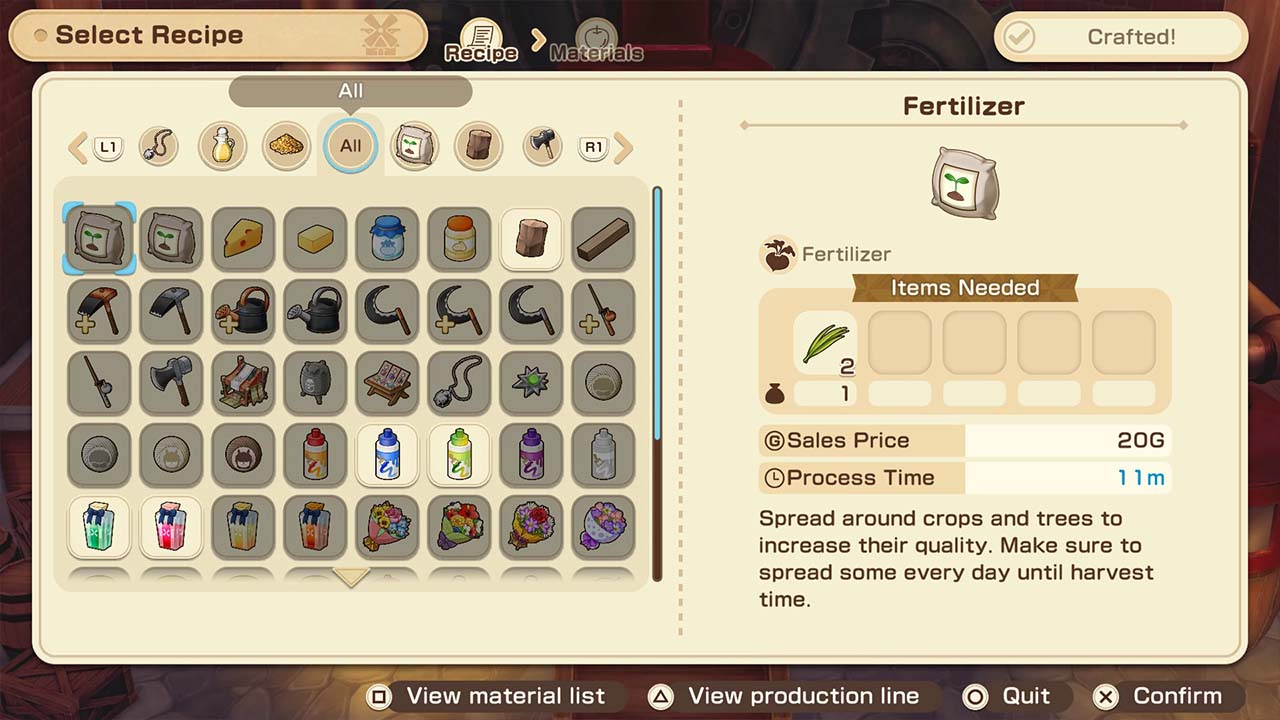Select the cheese wedge recipe
The height and width of the screenshot is (720, 1280).
243,239
